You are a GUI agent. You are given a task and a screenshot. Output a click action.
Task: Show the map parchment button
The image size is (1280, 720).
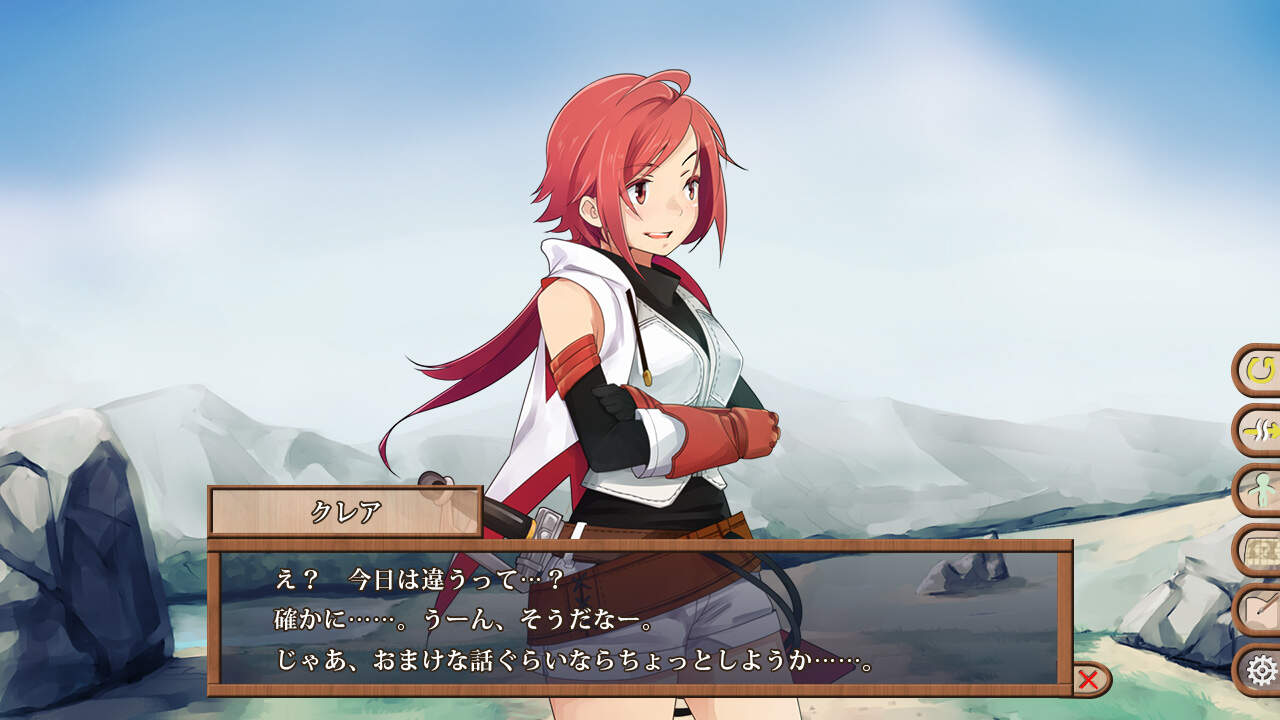pyautogui.click(x=1261, y=550)
